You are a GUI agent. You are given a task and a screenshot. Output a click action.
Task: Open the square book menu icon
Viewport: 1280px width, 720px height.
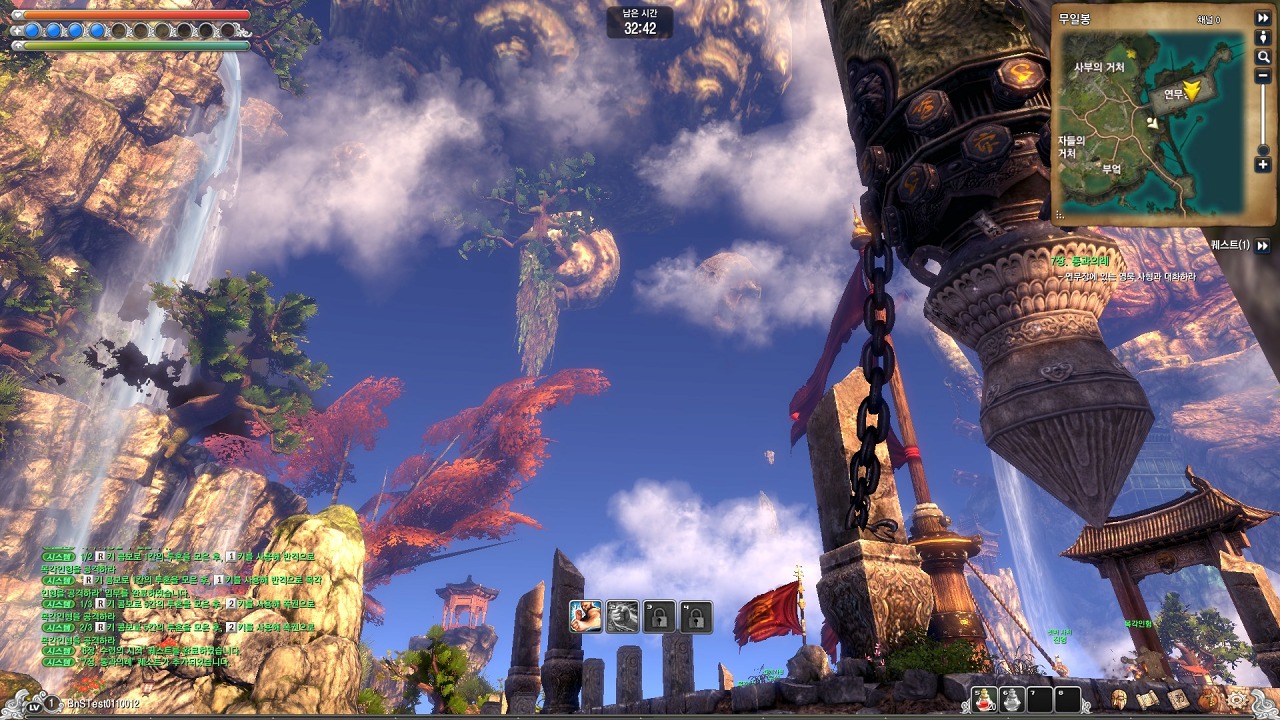1180,698
